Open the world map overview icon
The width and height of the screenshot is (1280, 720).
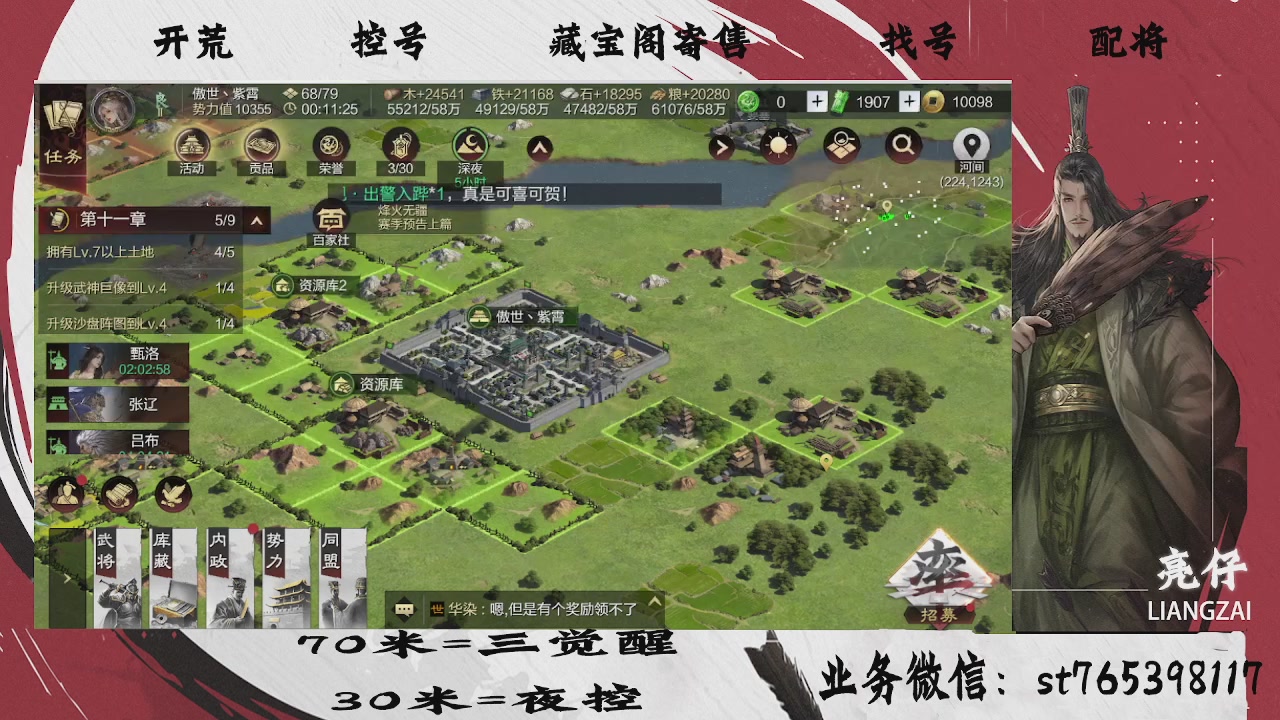coord(840,146)
